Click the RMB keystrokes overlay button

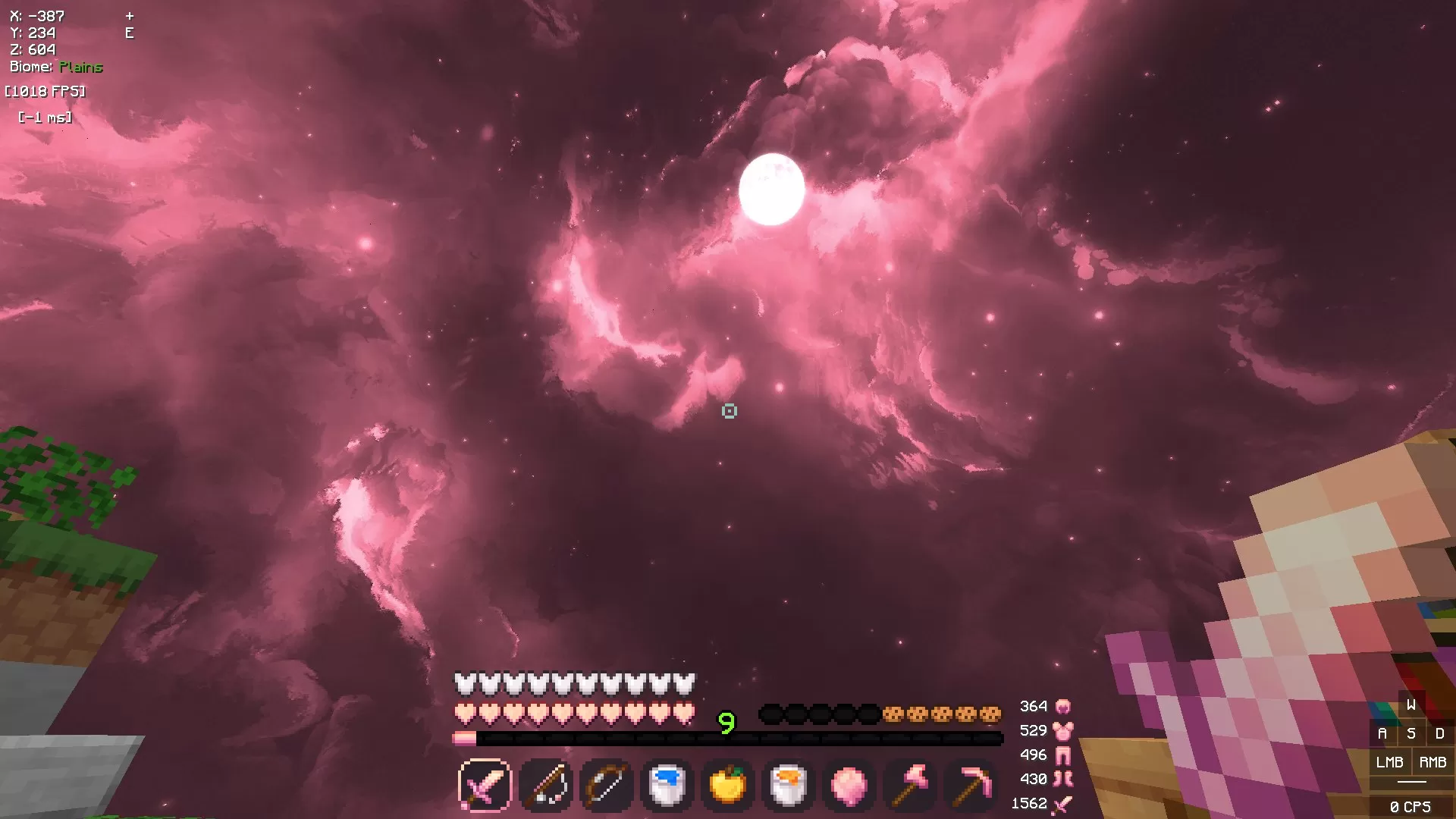pyautogui.click(x=1432, y=762)
